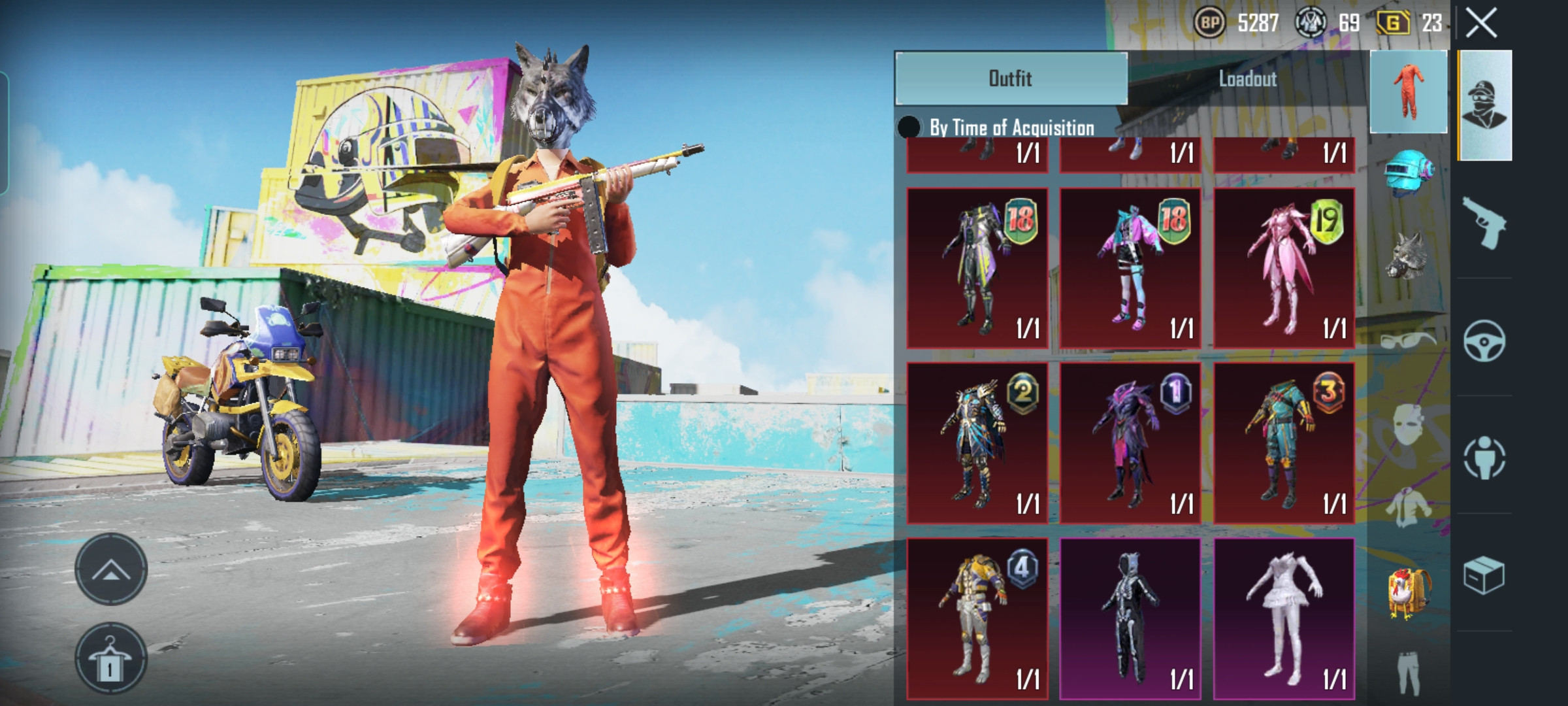Open the box crate category
The image size is (1568, 706).
pos(1484,575)
